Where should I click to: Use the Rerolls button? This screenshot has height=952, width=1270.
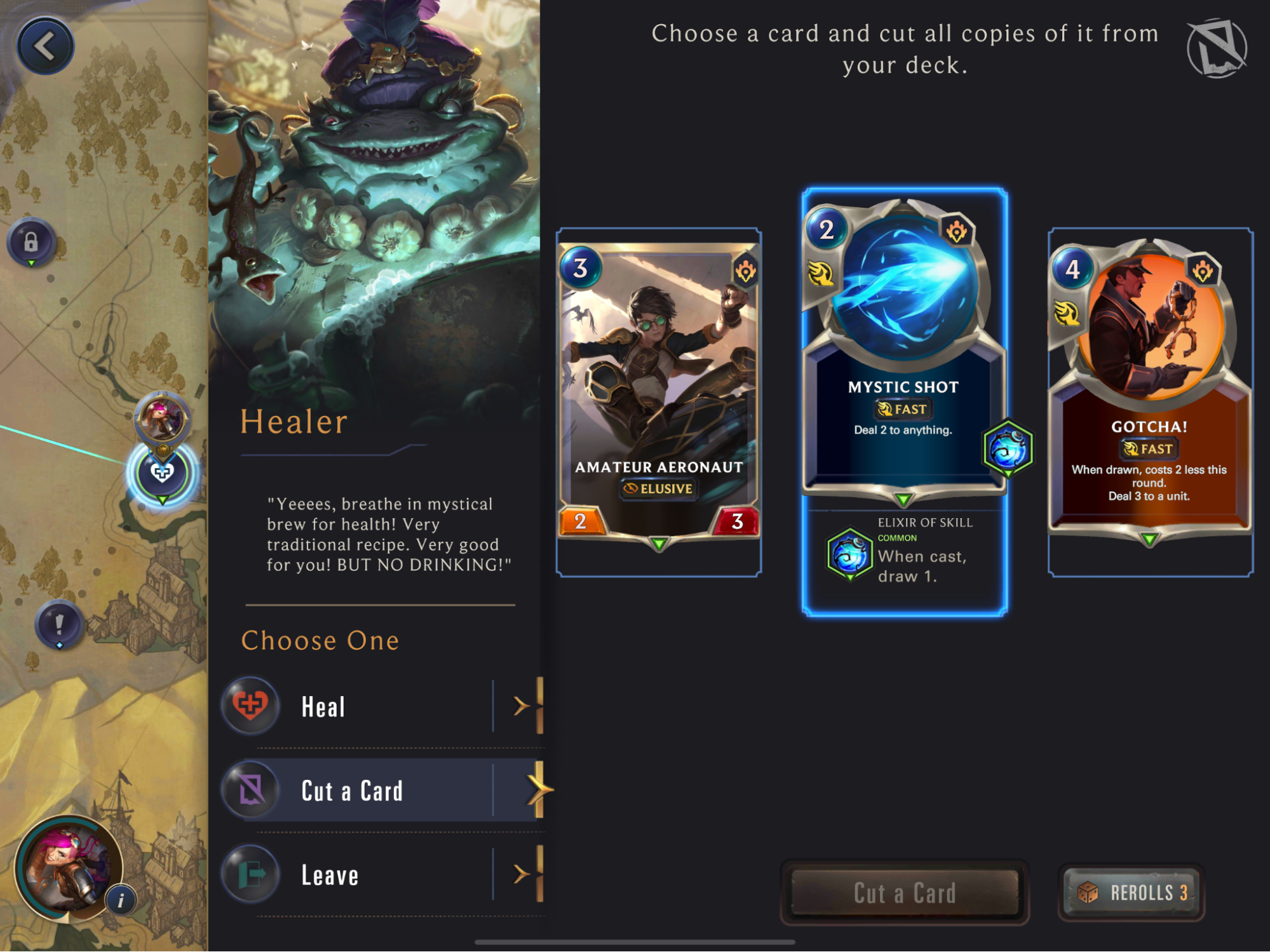coord(1132,892)
